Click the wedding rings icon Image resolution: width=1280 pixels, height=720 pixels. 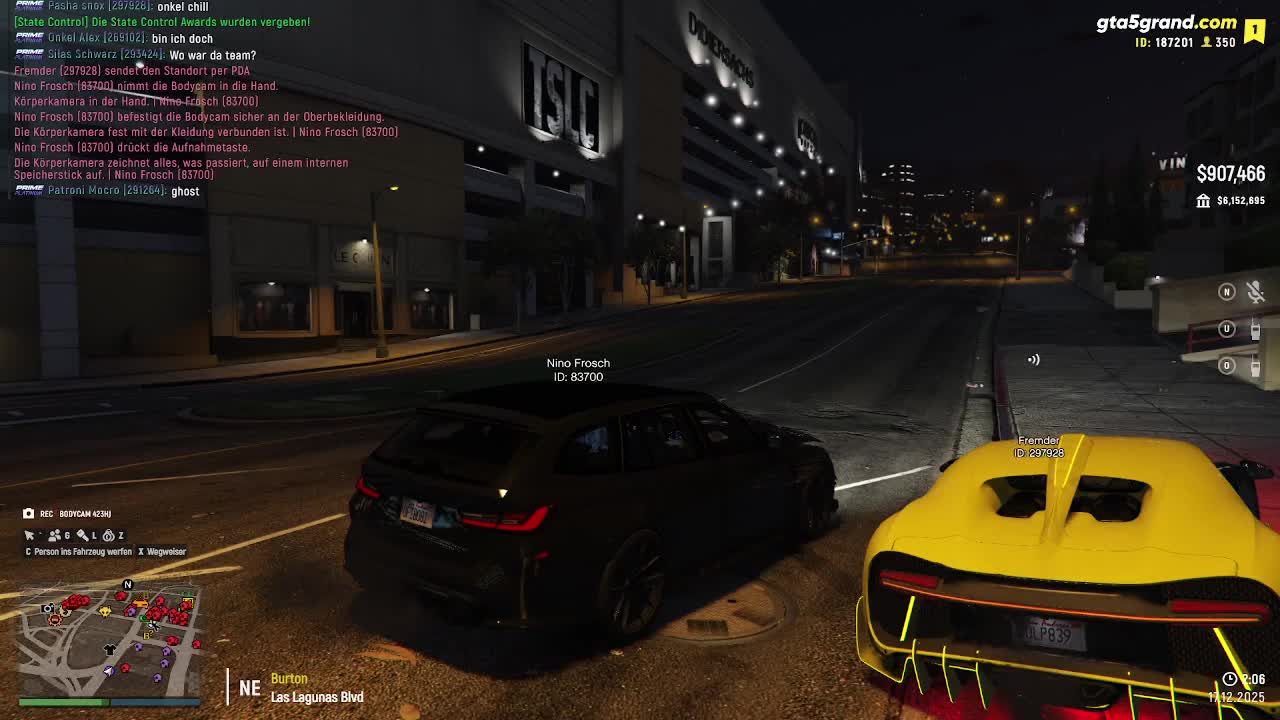click(x=109, y=536)
